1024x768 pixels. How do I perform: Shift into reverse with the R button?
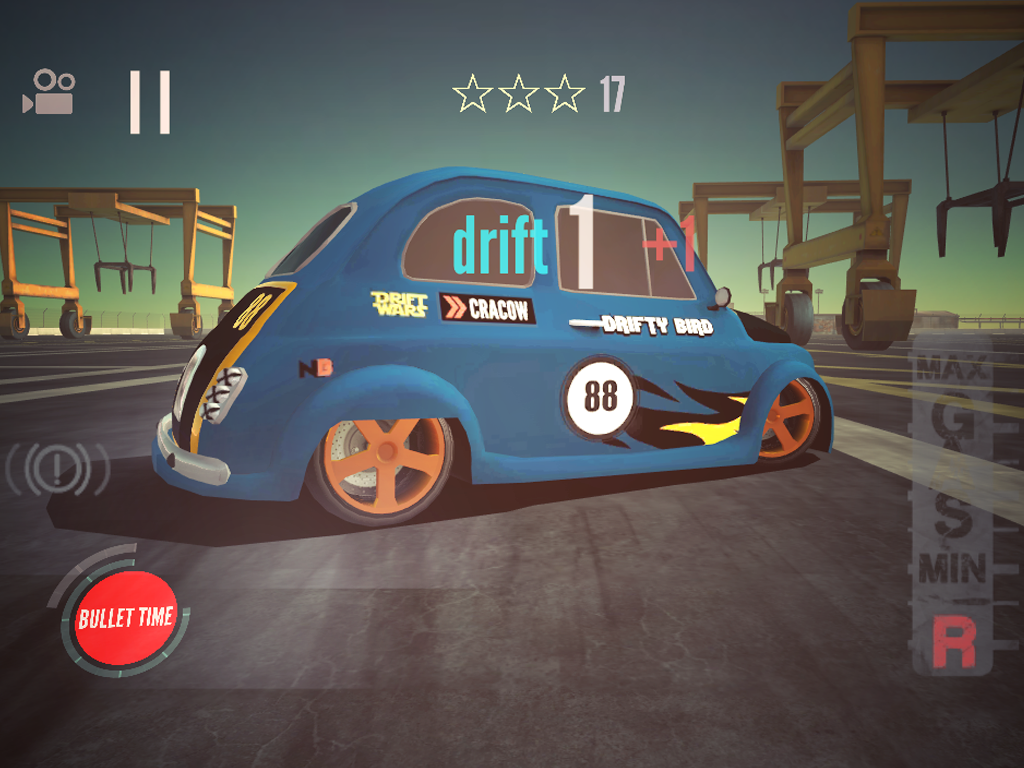(x=953, y=643)
